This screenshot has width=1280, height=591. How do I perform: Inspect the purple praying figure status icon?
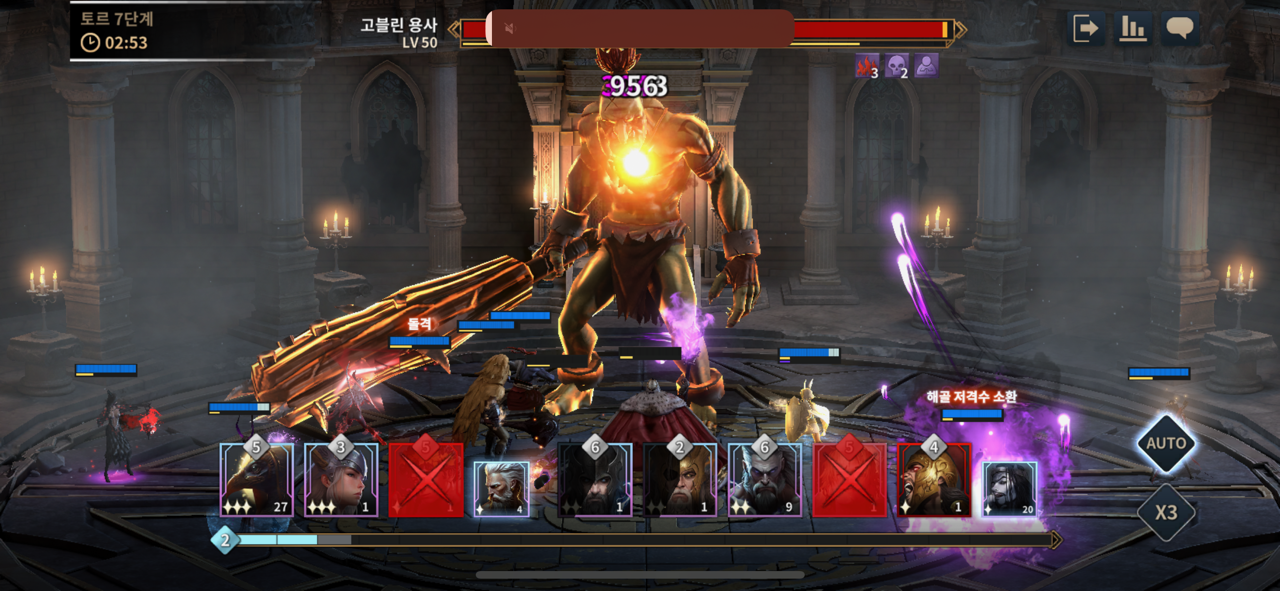pyautogui.click(x=926, y=66)
